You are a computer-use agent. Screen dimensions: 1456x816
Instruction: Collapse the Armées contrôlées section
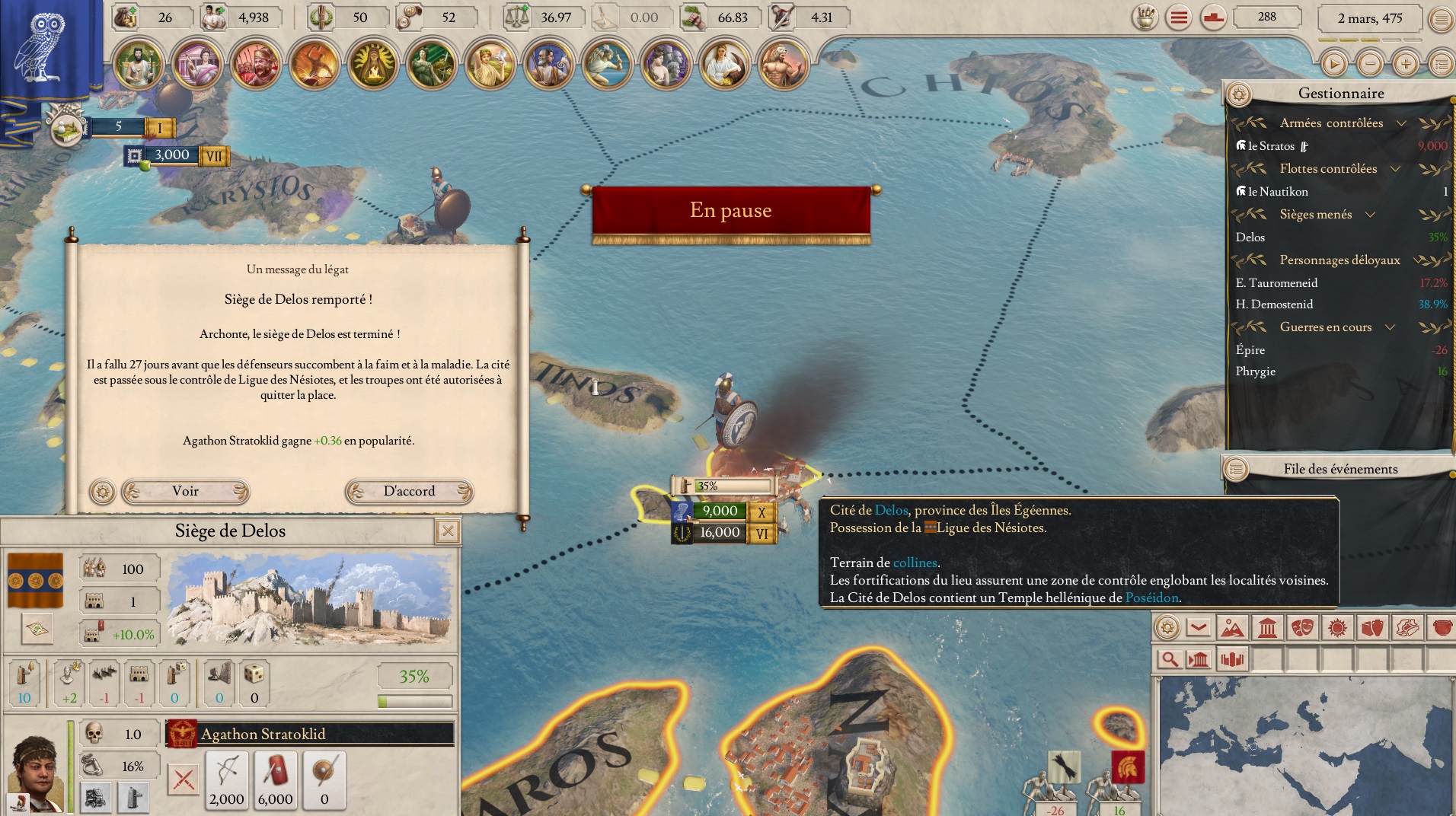point(1401,123)
